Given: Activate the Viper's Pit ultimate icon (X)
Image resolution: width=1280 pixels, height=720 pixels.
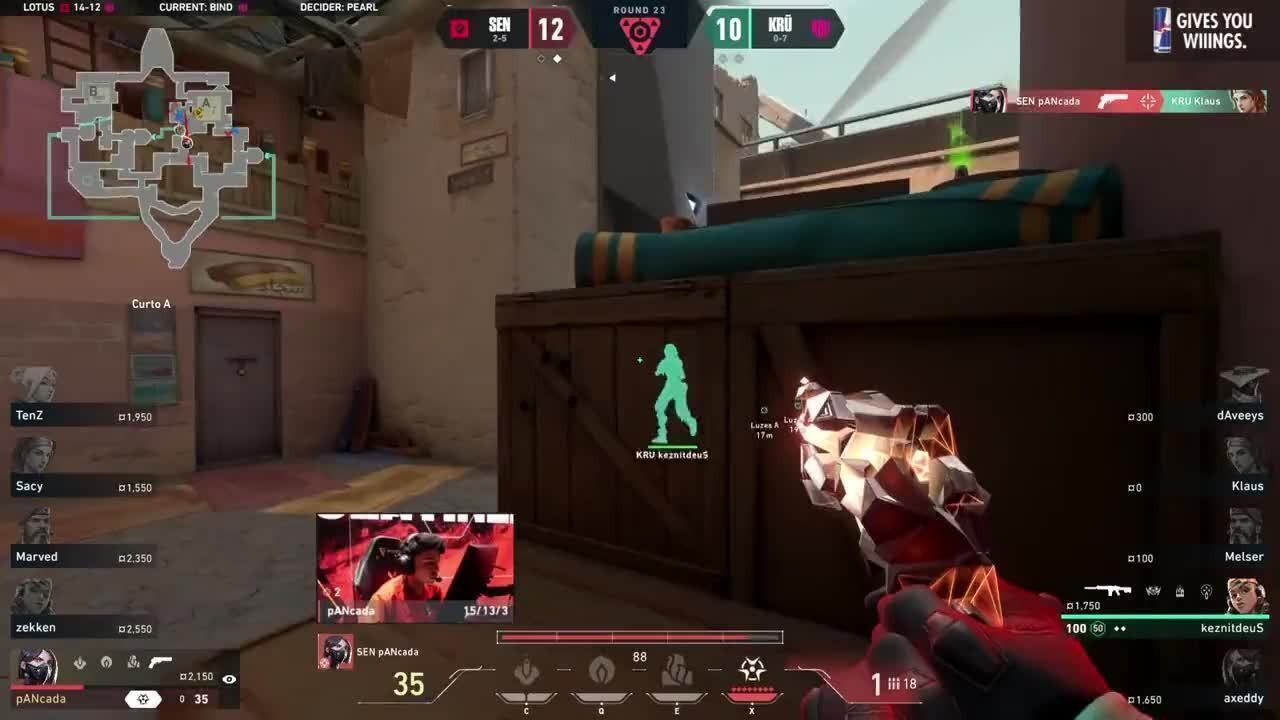Looking at the screenshot, I should [752, 671].
